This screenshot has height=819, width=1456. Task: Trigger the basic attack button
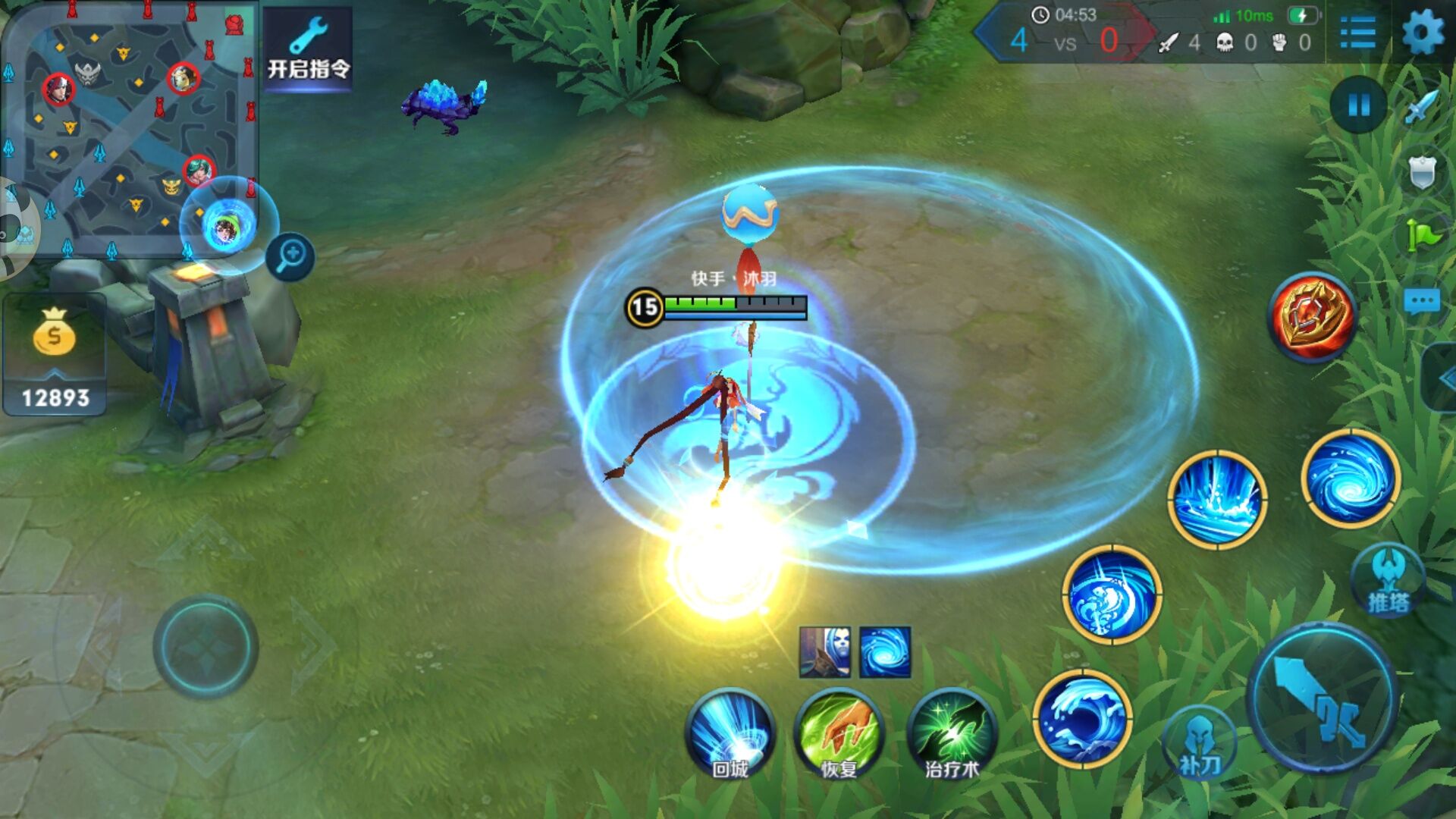(x=1322, y=698)
